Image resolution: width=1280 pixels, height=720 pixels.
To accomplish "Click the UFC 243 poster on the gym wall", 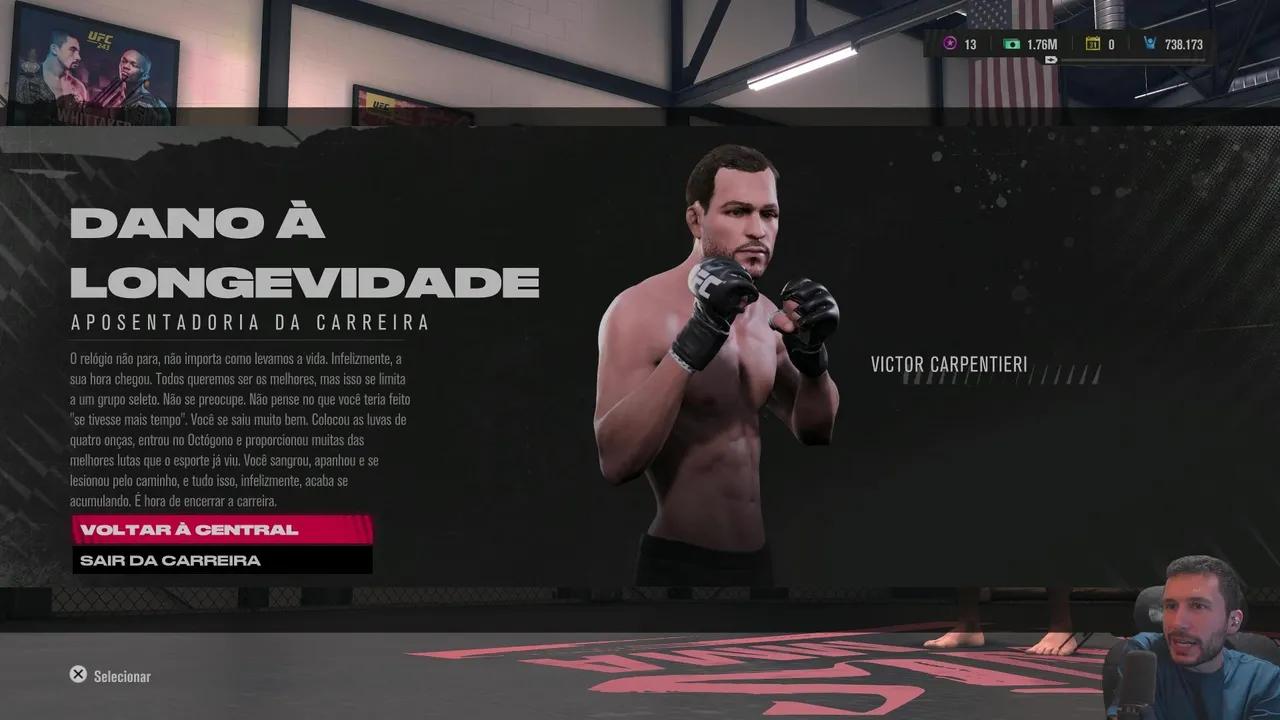I will click(x=97, y=62).
